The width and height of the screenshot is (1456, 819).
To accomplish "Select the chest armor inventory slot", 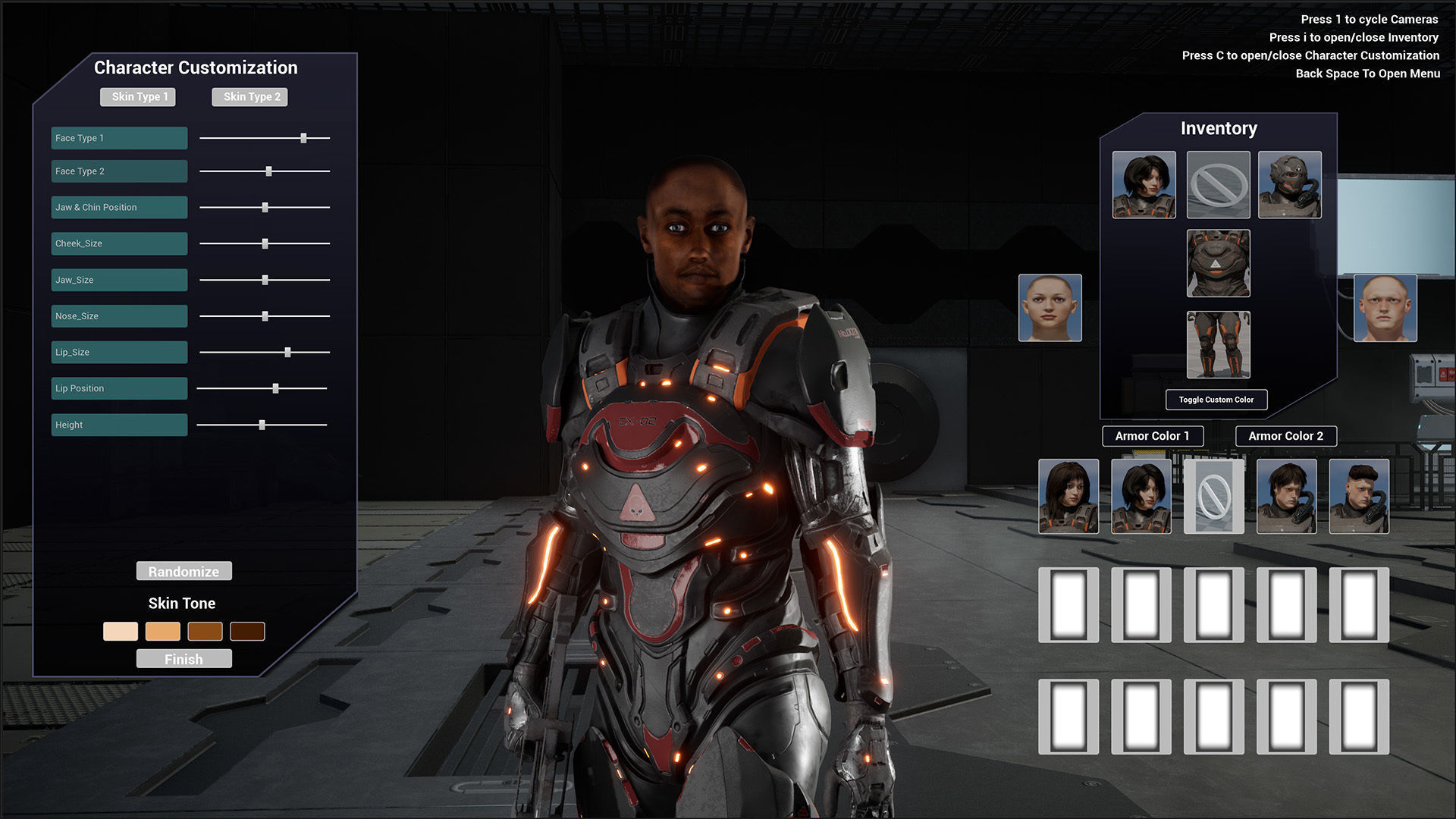I will [x=1218, y=263].
